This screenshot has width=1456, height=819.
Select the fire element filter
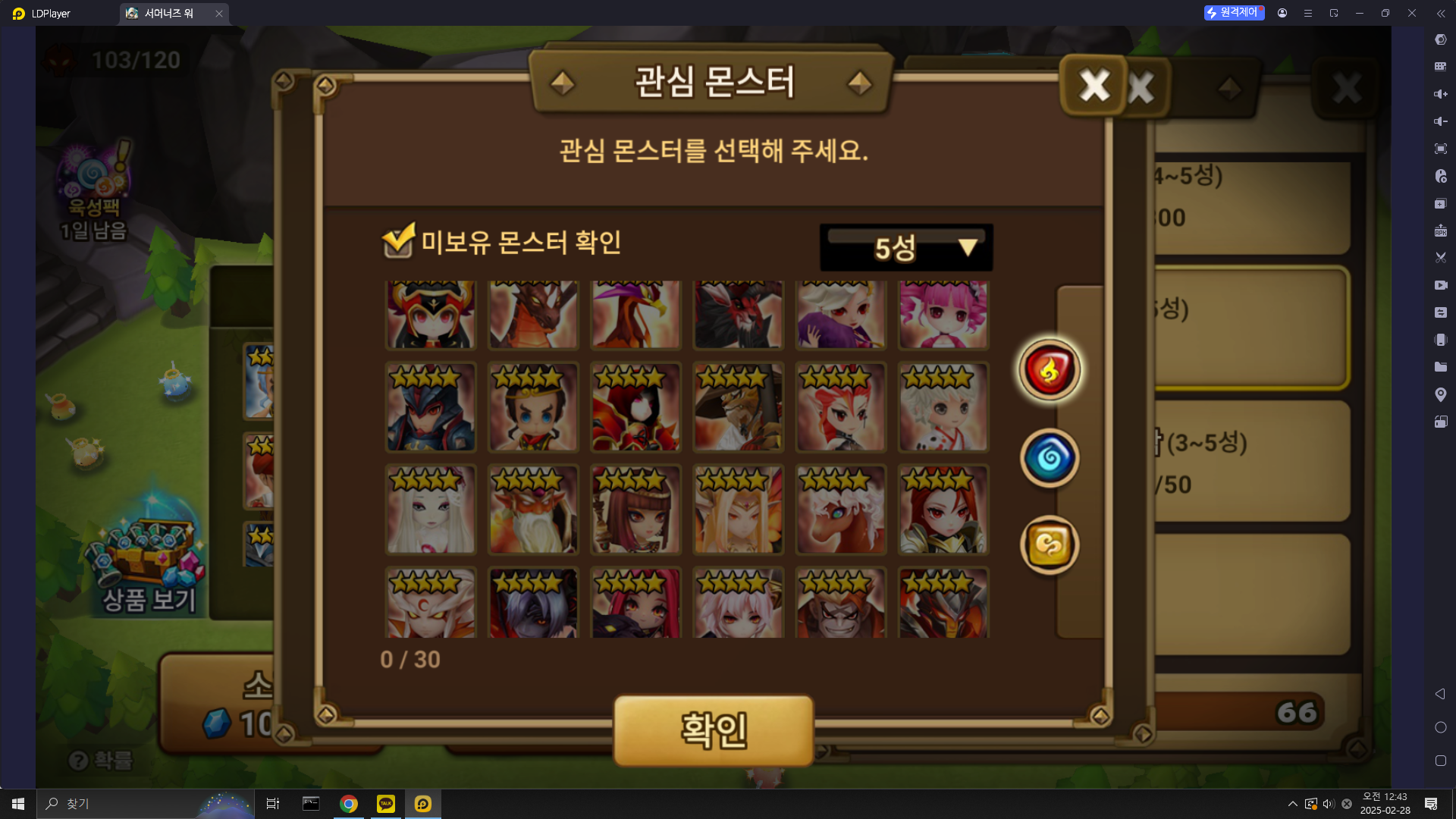(x=1049, y=370)
